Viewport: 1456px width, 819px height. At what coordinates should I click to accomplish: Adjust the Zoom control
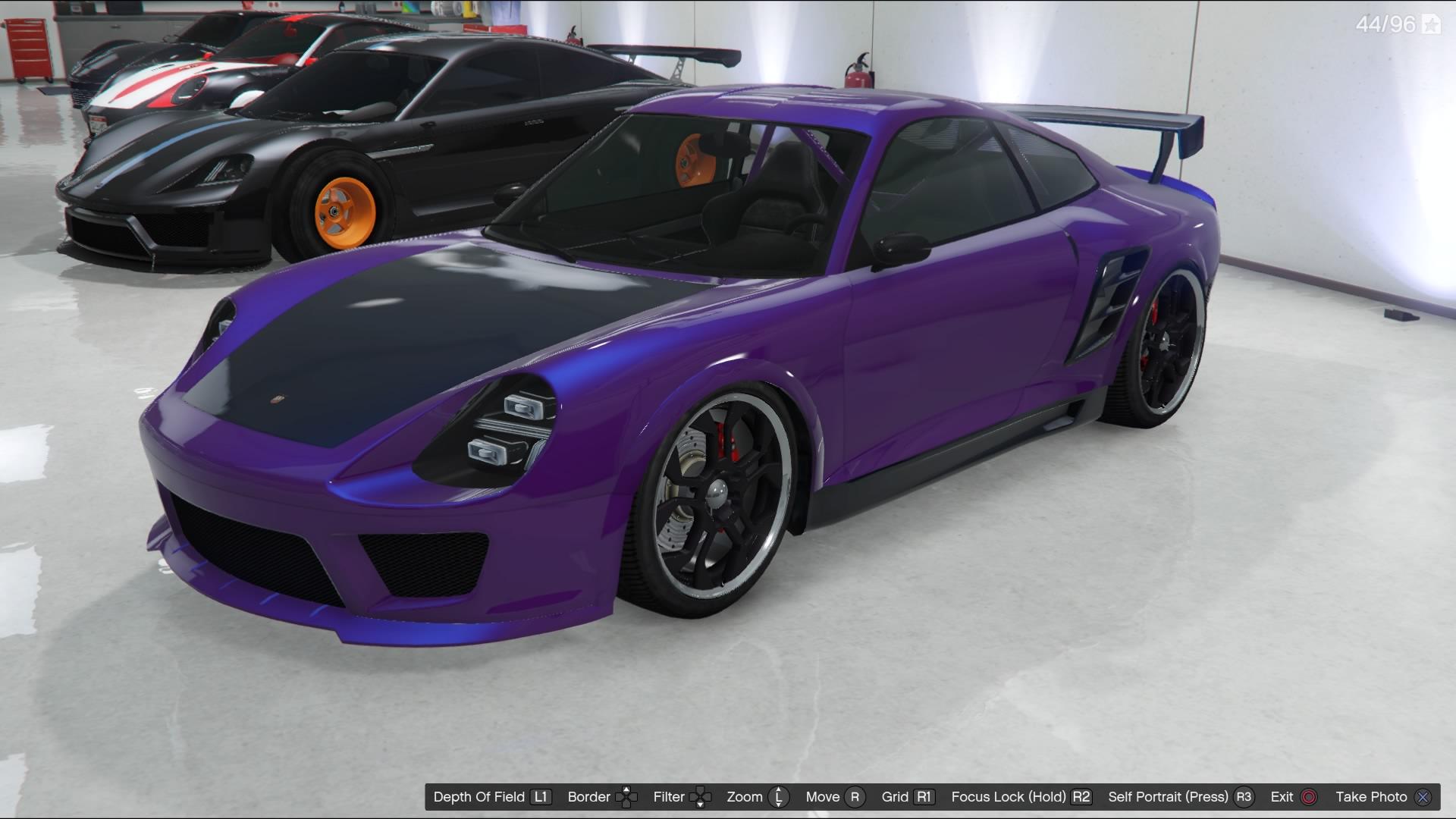747,798
